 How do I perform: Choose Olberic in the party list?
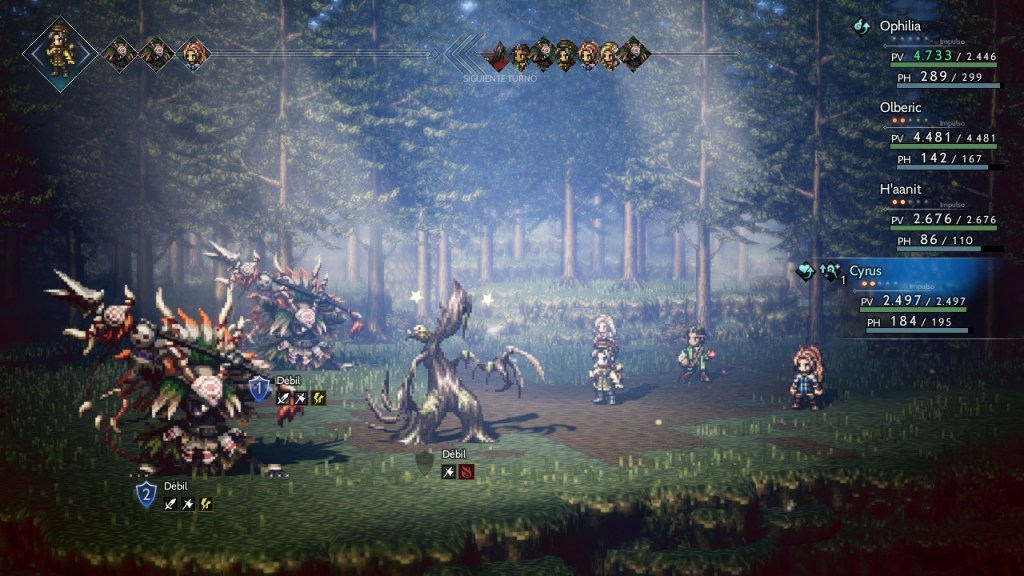pos(901,107)
